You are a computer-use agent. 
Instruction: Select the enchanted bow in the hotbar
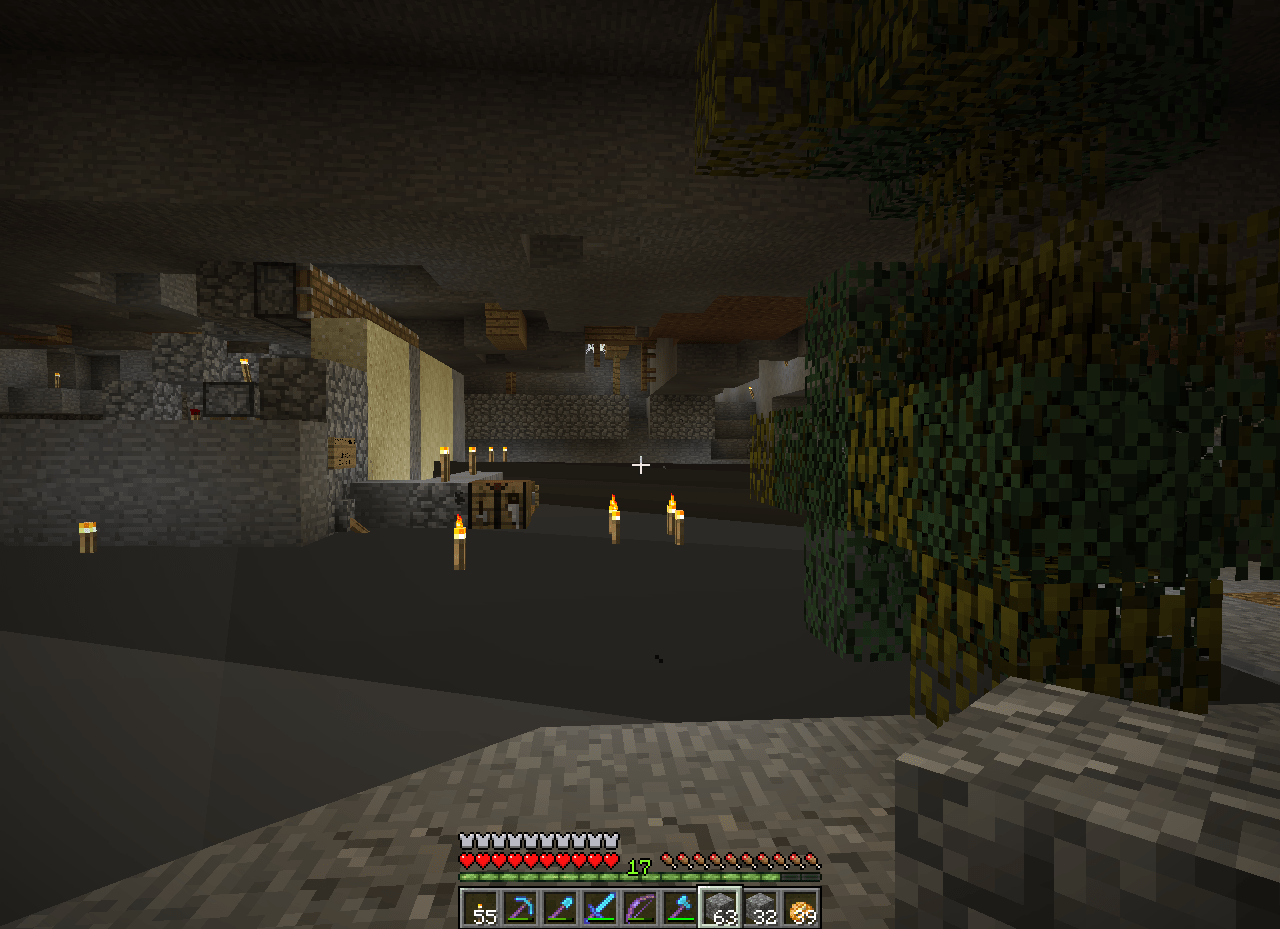click(638, 908)
